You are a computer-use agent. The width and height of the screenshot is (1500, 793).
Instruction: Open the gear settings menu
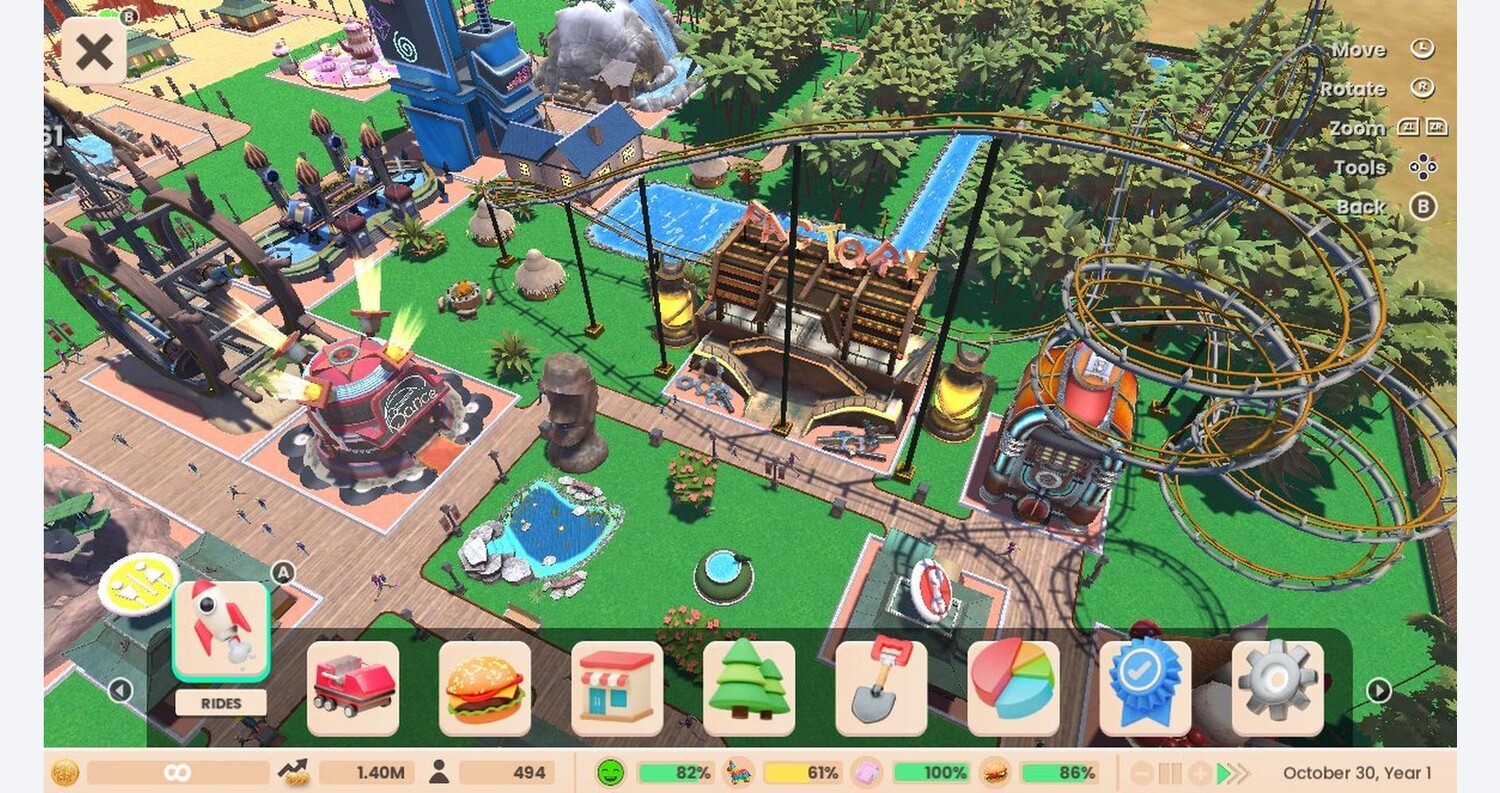(1277, 688)
